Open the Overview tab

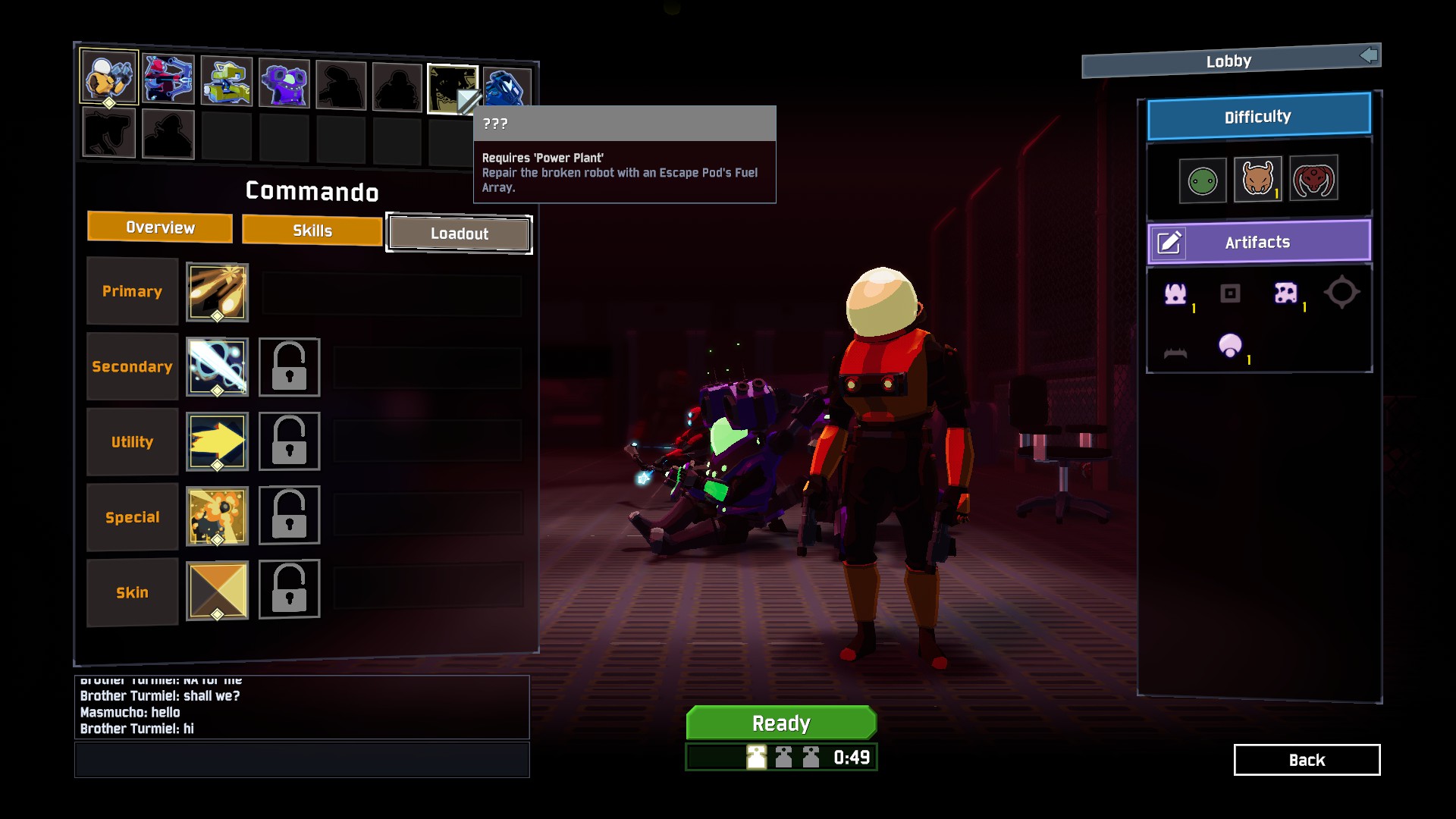159,227
